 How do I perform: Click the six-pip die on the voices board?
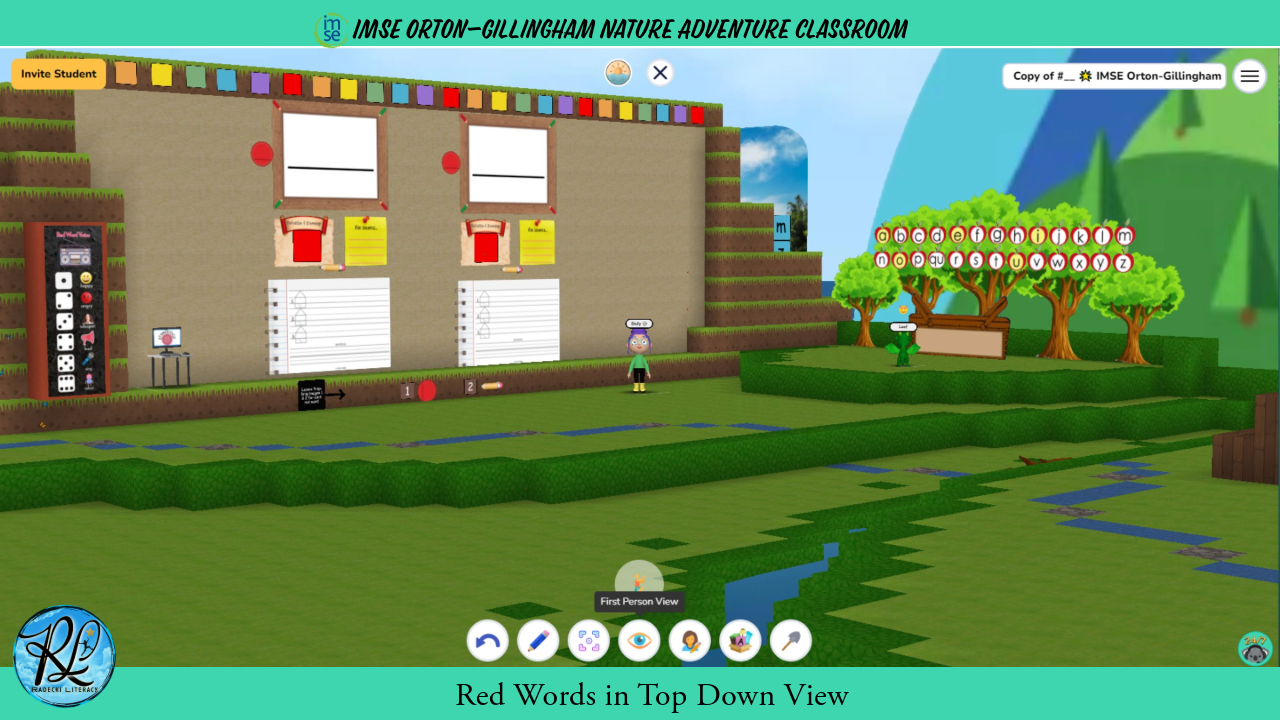(x=66, y=382)
